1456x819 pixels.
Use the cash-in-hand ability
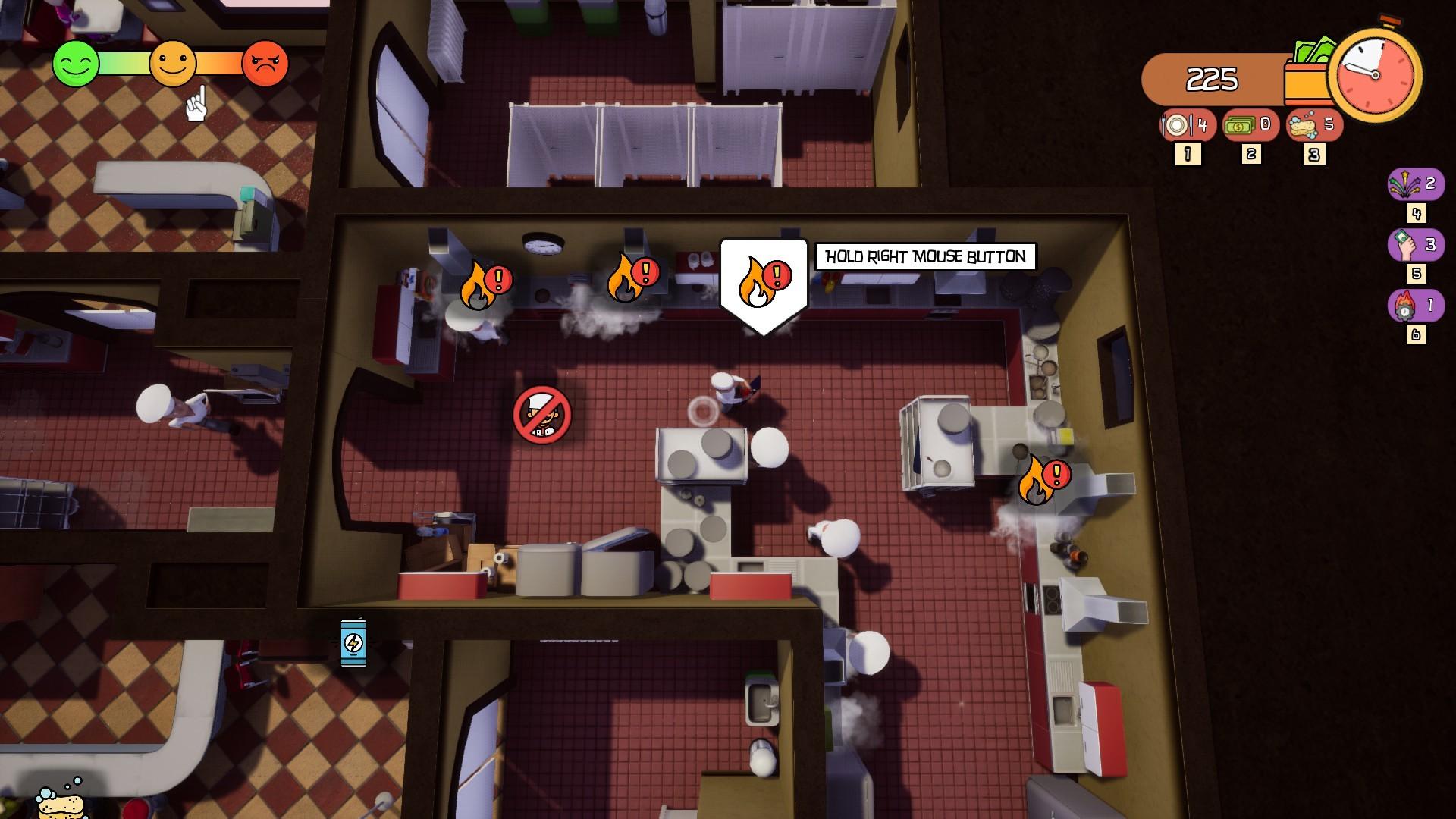click(1417, 245)
